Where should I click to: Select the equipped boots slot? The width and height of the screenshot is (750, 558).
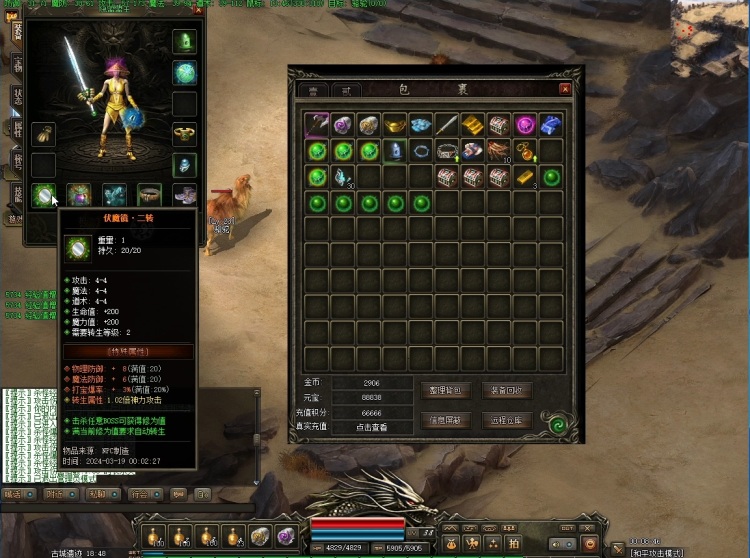point(184,194)
